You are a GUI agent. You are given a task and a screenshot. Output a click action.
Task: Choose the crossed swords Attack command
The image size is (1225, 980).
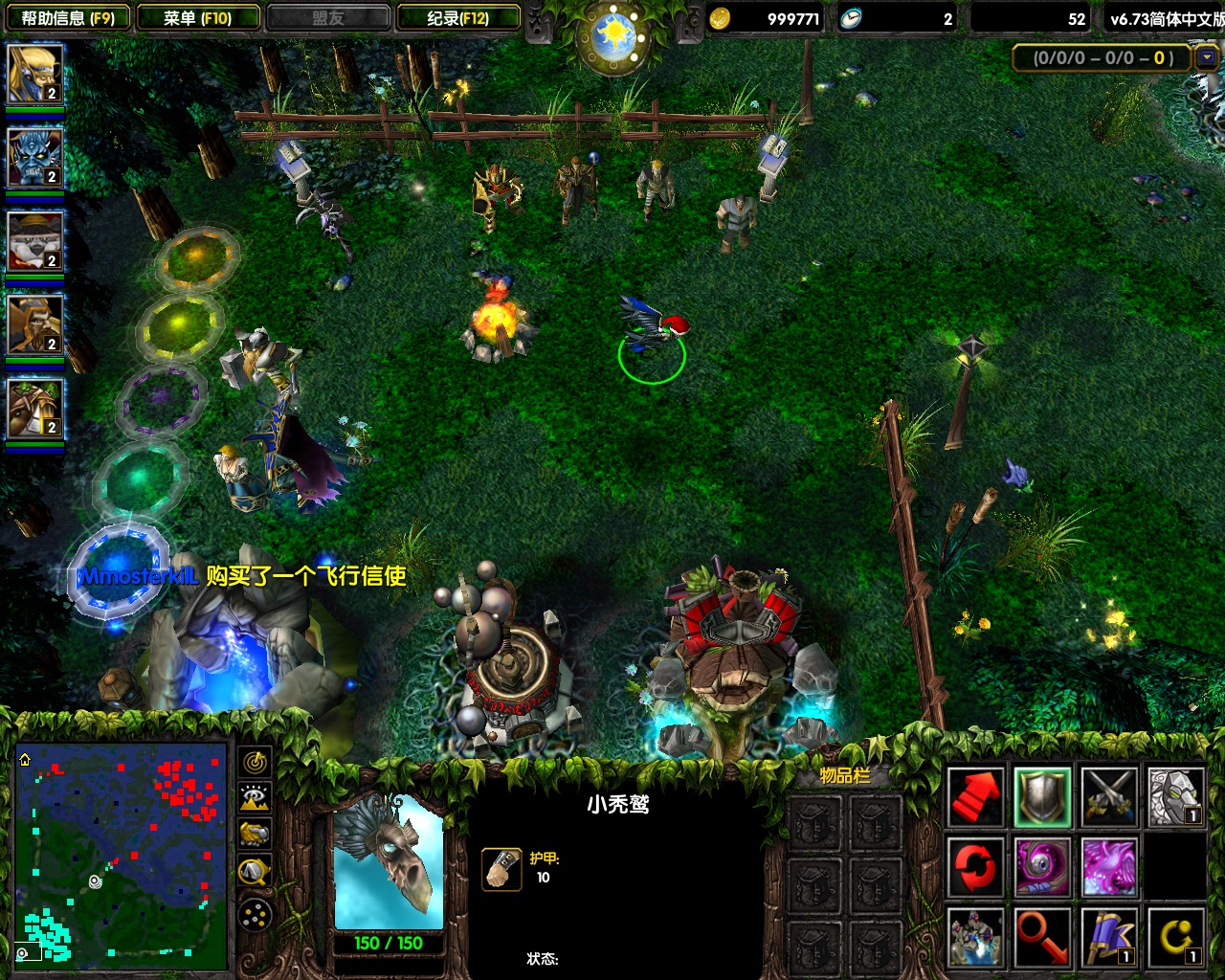(x=1109, y=796)
